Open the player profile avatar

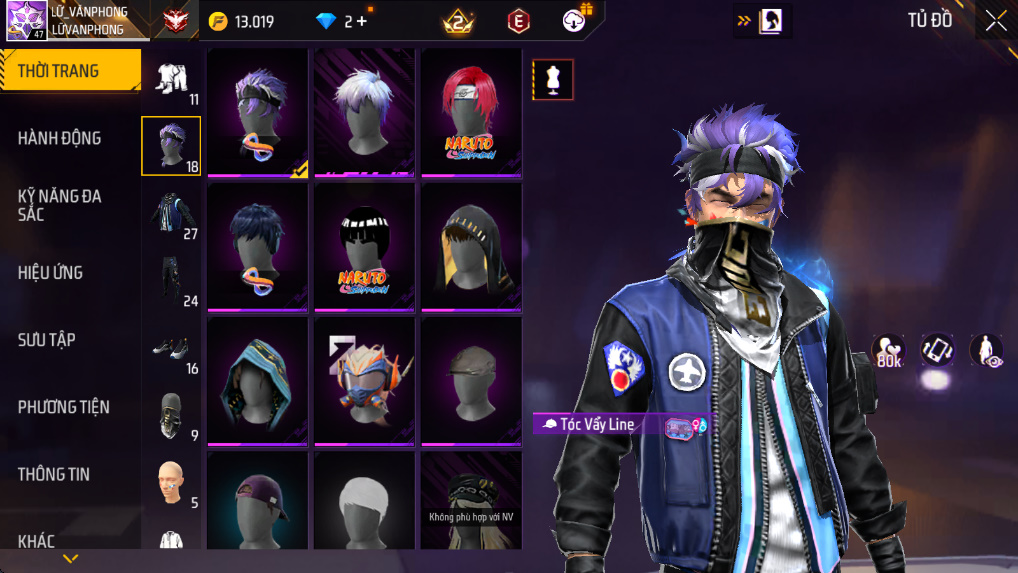point(26,21)
